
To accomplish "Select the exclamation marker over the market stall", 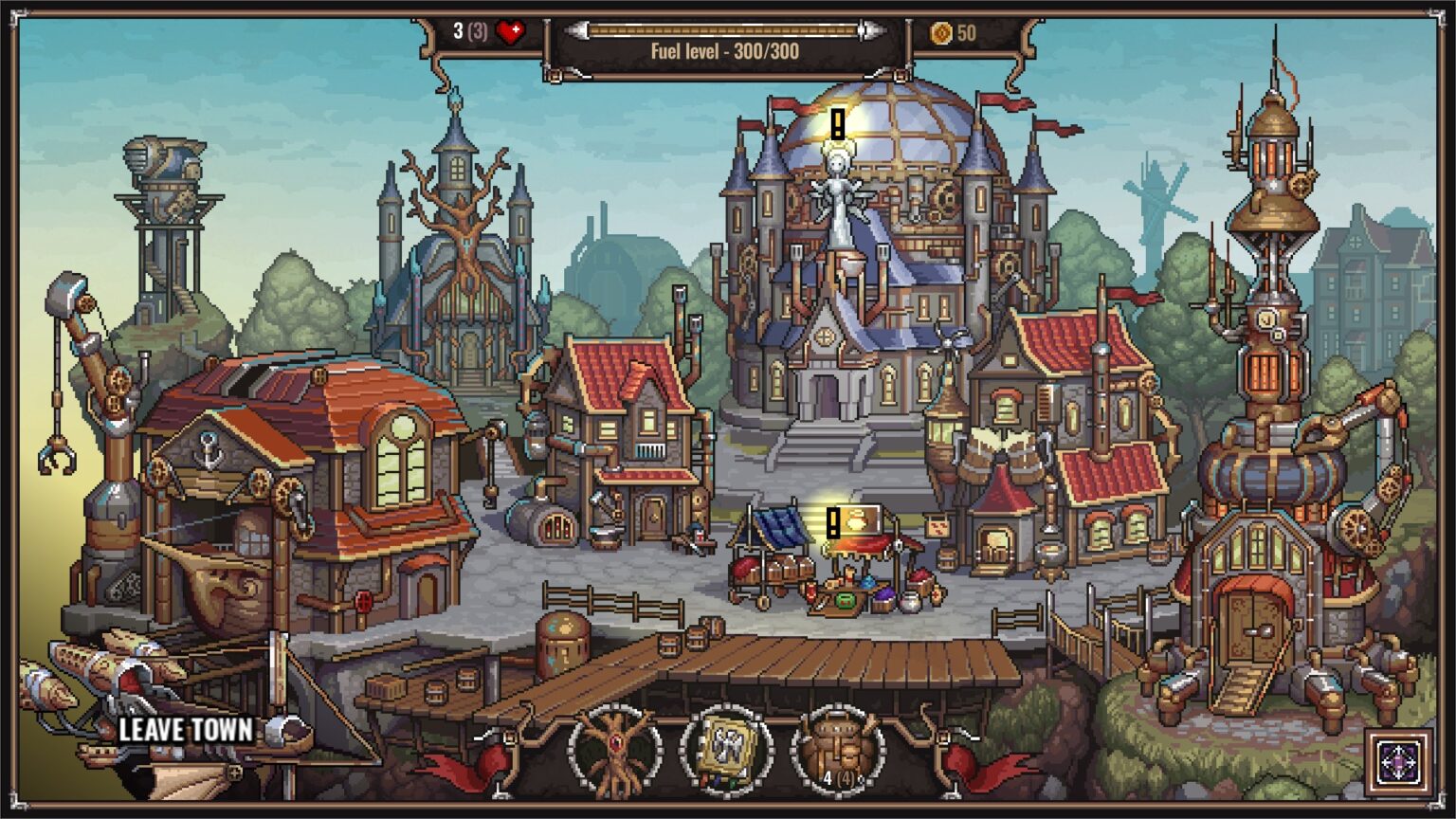I will coord(833,522).
